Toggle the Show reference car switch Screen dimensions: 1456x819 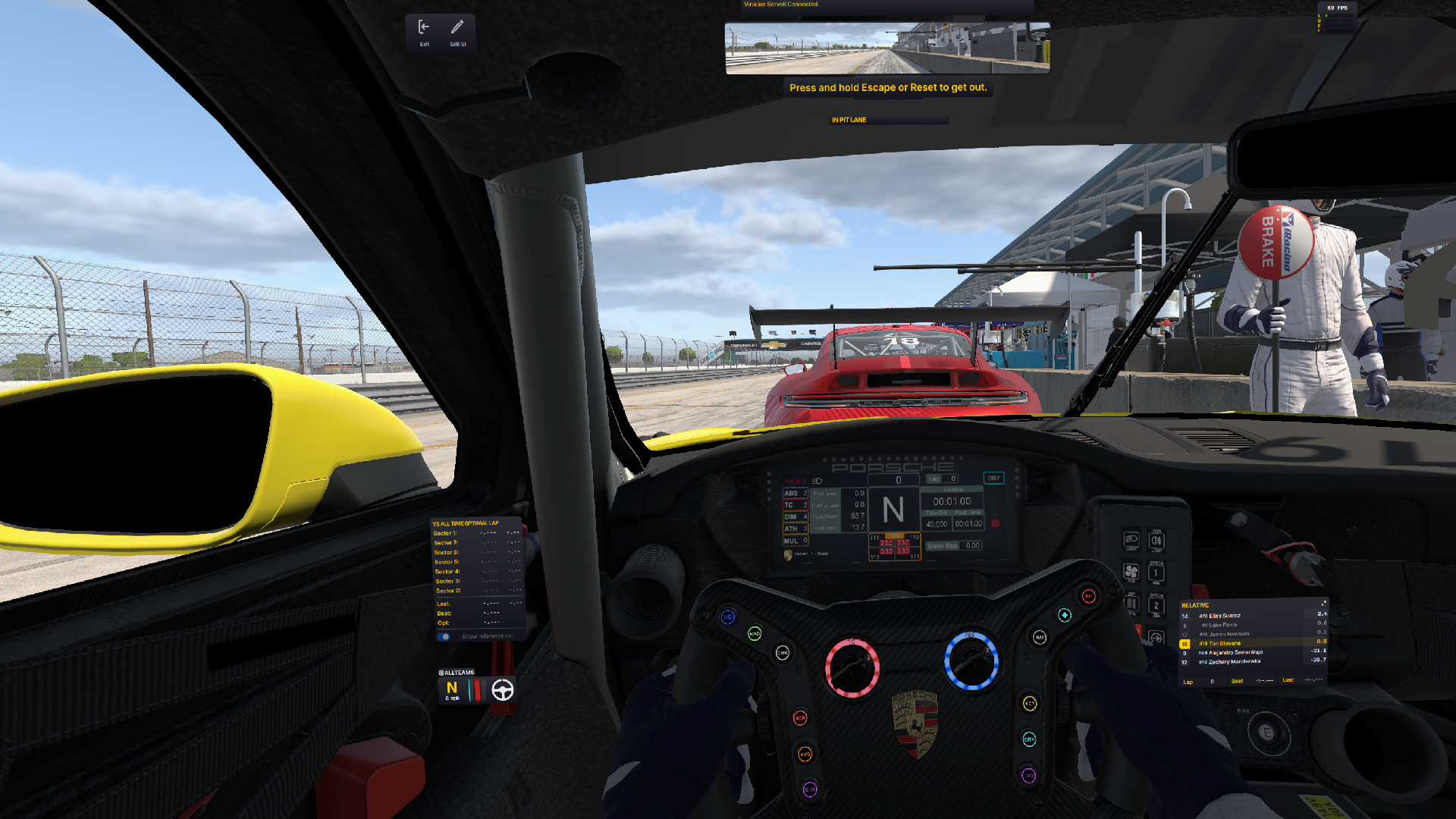click(x=445, y=637)
